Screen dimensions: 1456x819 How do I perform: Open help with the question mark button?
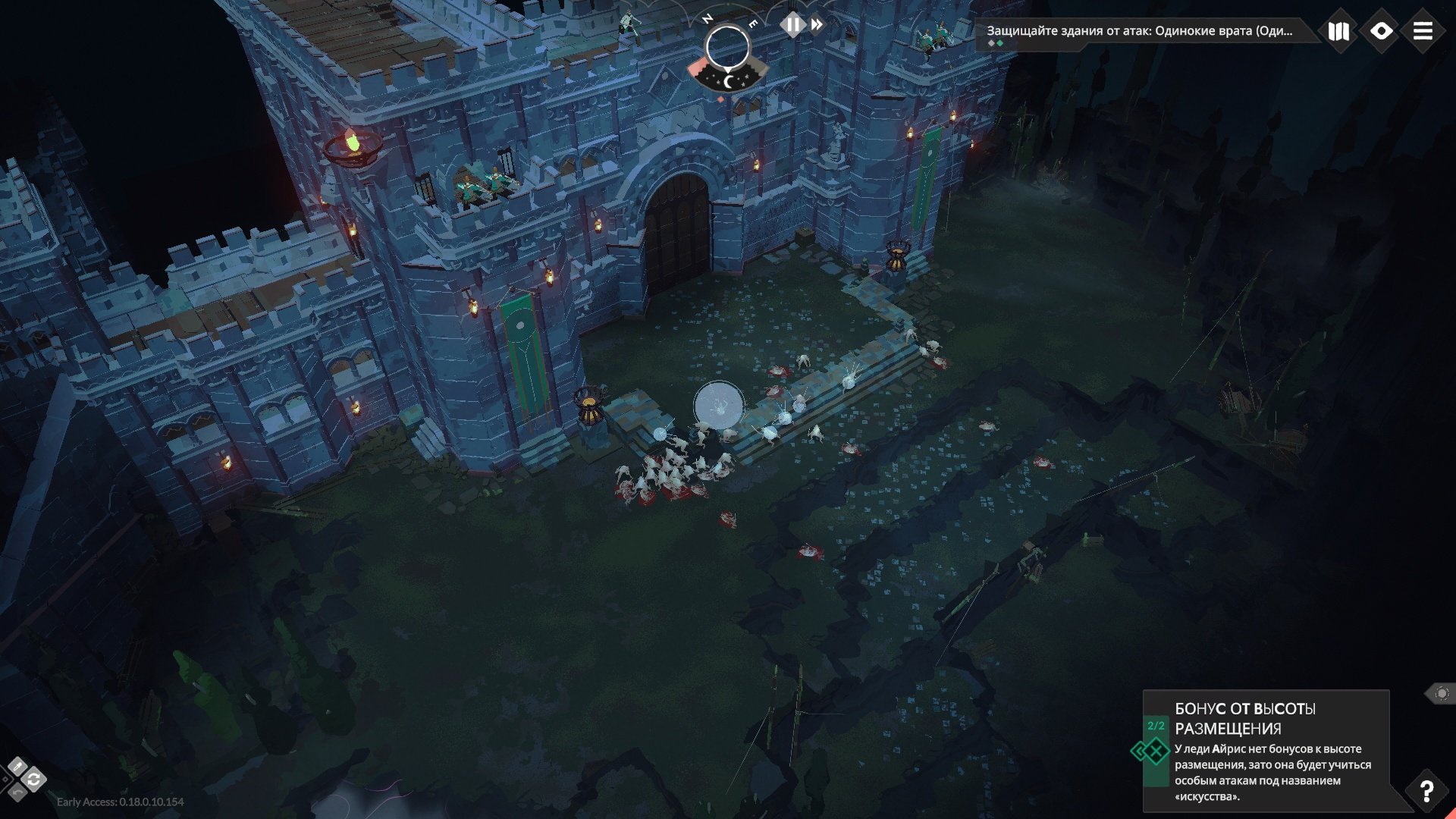[x=1426, y=791]
